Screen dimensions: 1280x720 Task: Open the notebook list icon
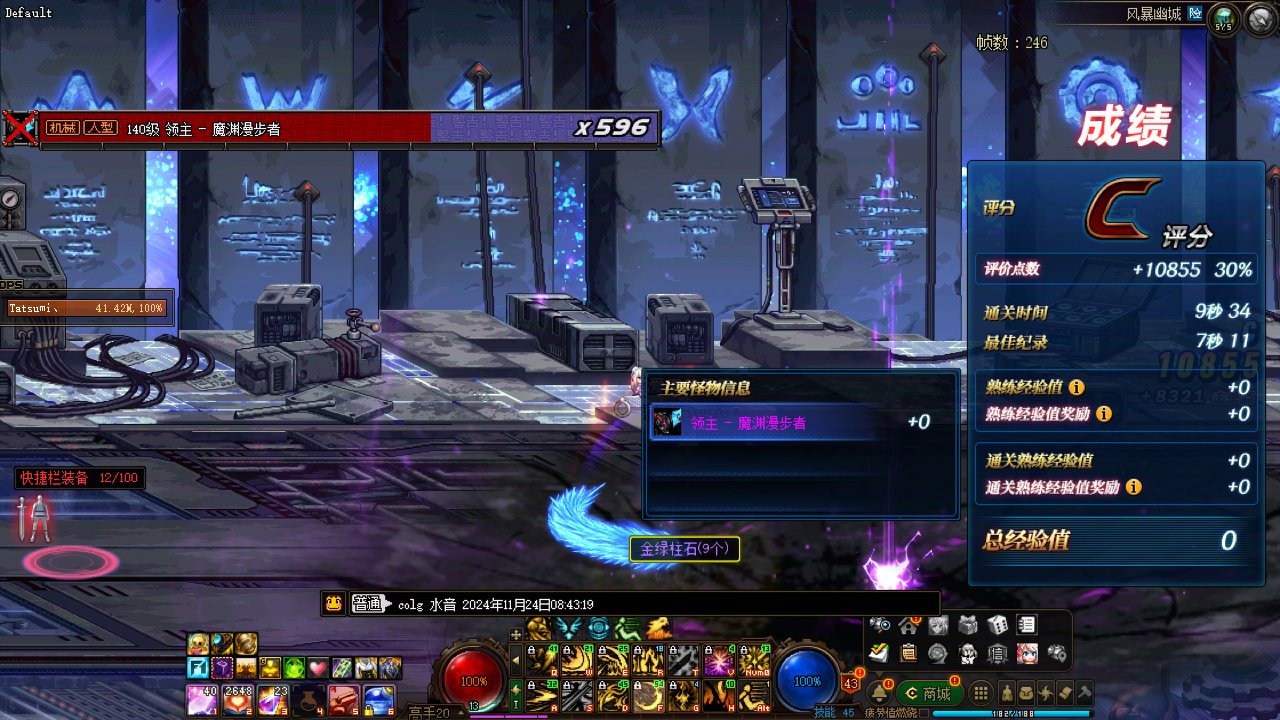pyautogui.click(x=1027, y=625)
